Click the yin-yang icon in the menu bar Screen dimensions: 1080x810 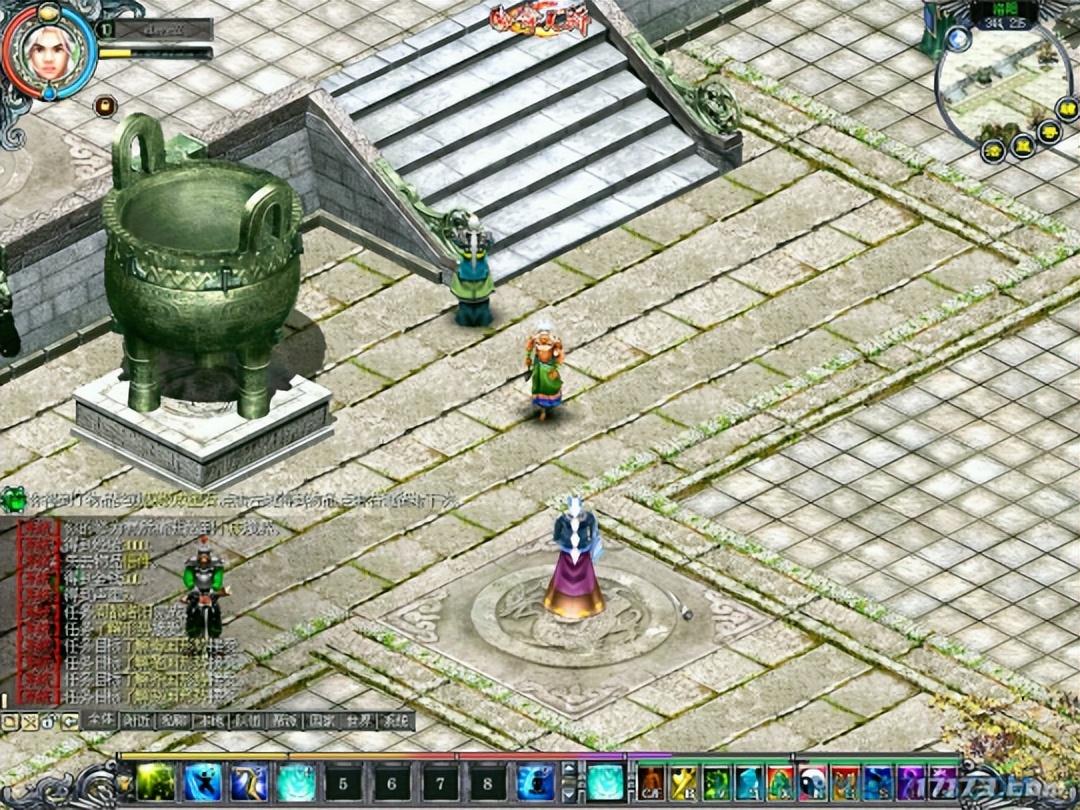click(812, 781)
